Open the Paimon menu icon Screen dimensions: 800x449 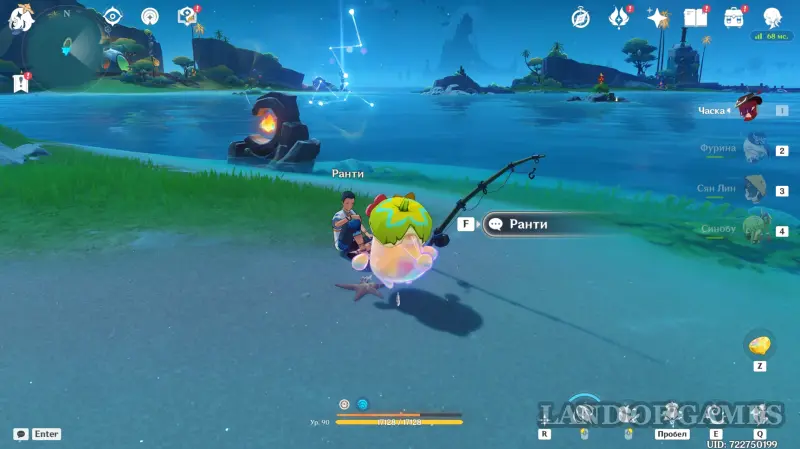pyautogui.click(x=22, y=16)
